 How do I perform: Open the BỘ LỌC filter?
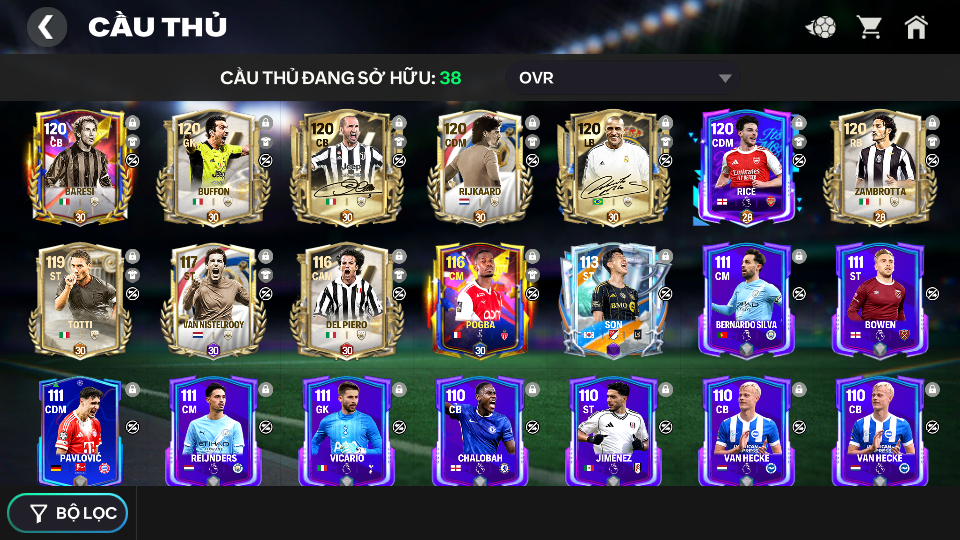(68, 513)
